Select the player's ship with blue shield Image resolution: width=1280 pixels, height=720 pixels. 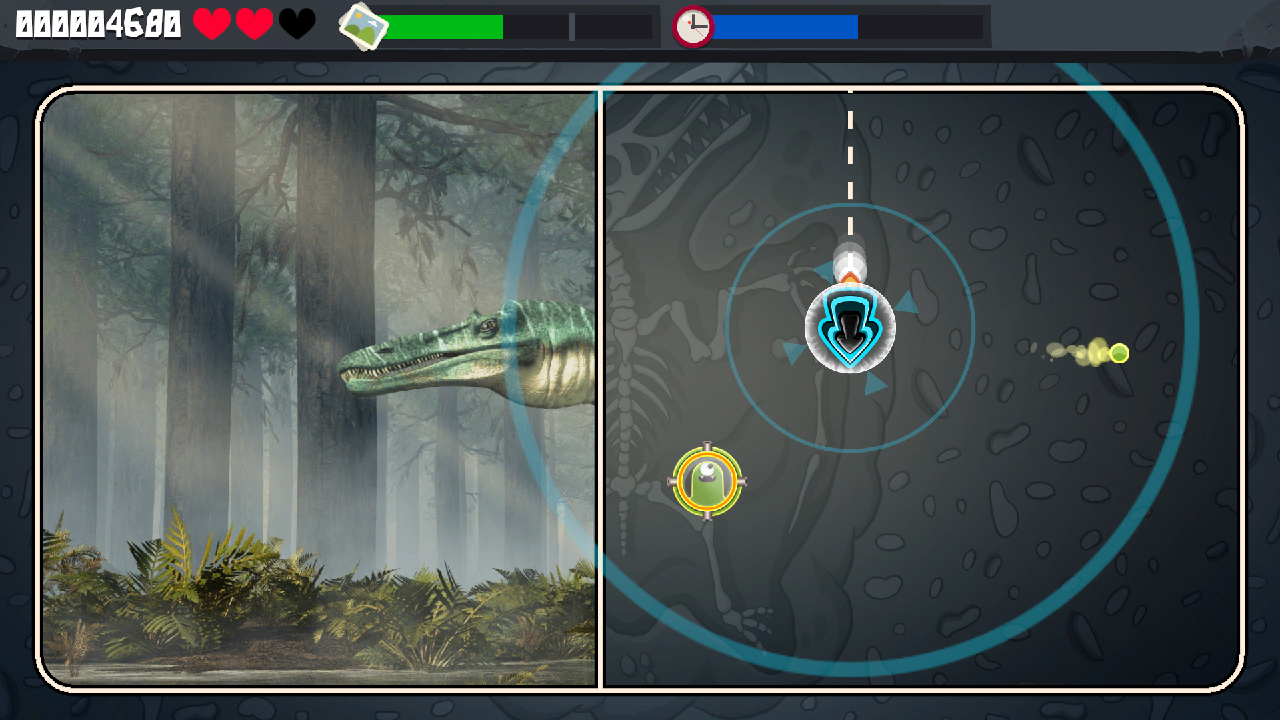(848, 328)
